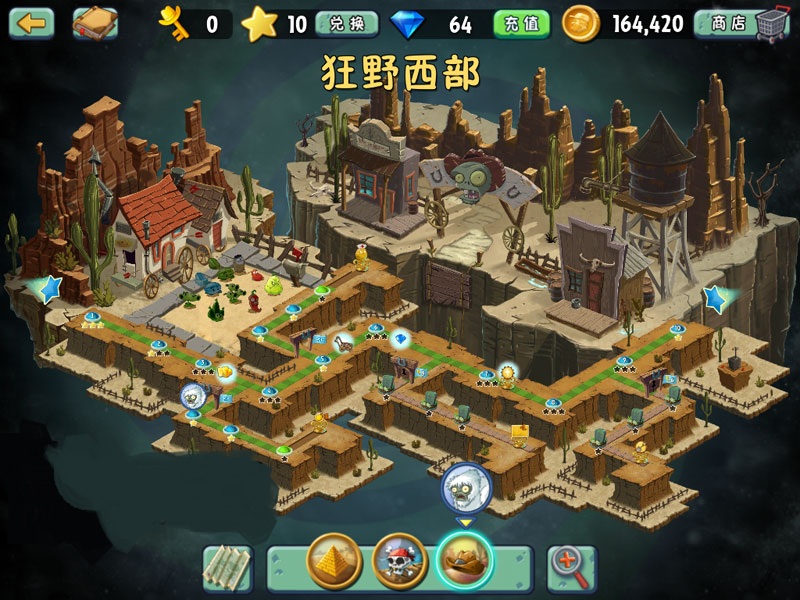Open the folded world map button

[x=227, y=567]
